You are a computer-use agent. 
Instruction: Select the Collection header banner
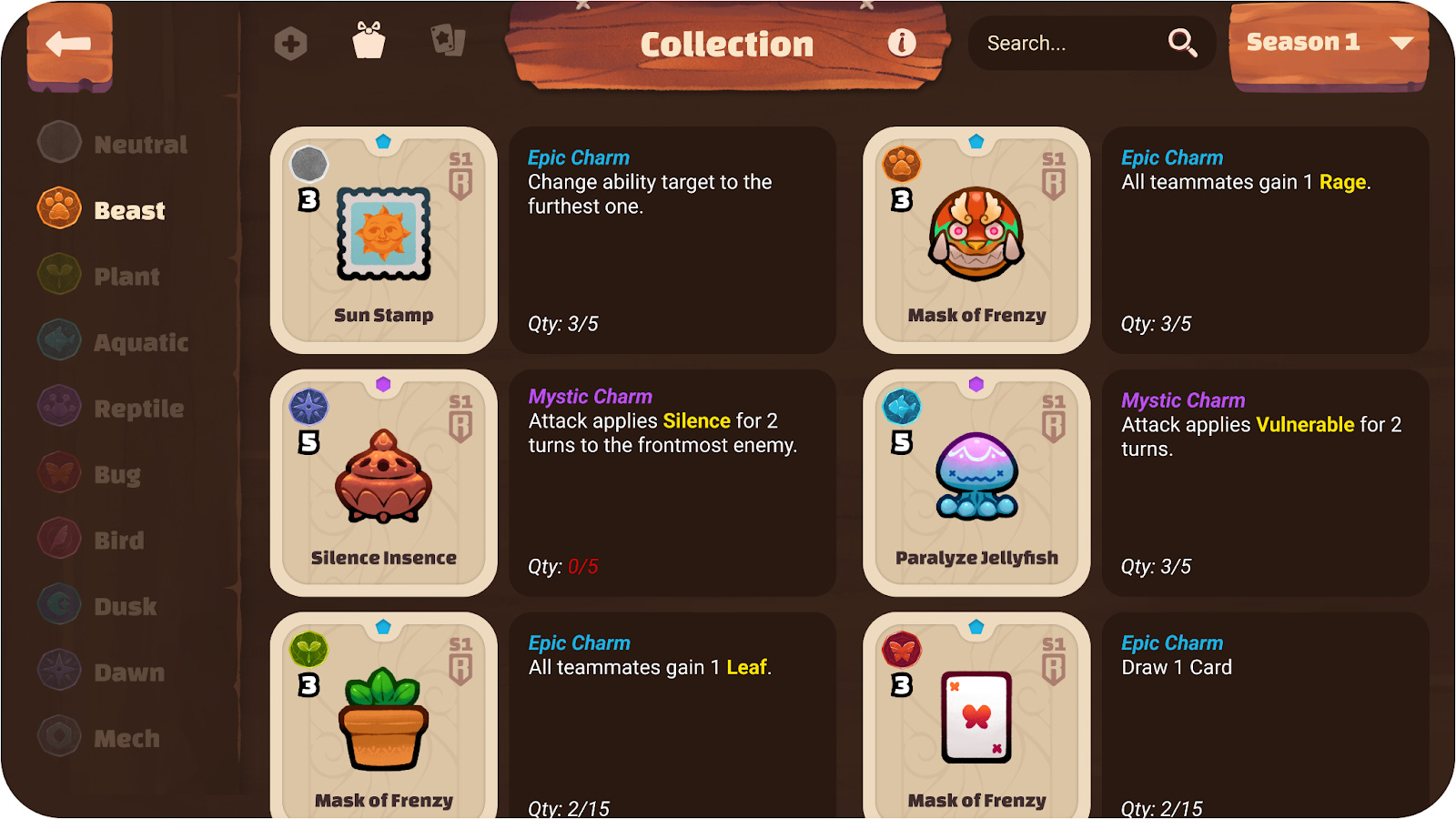point(726,44)
